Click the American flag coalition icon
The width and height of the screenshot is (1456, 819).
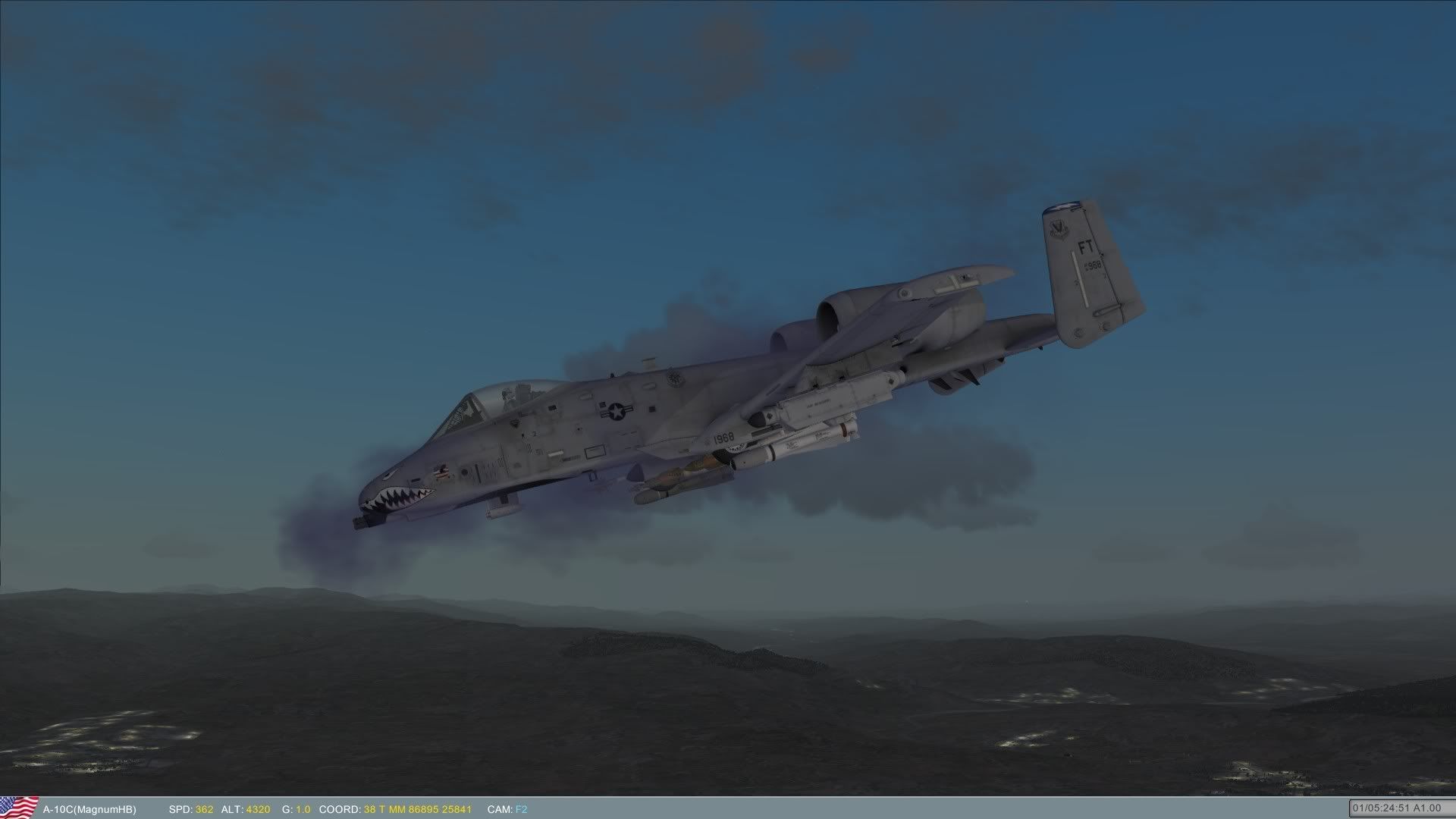(19, 808)
